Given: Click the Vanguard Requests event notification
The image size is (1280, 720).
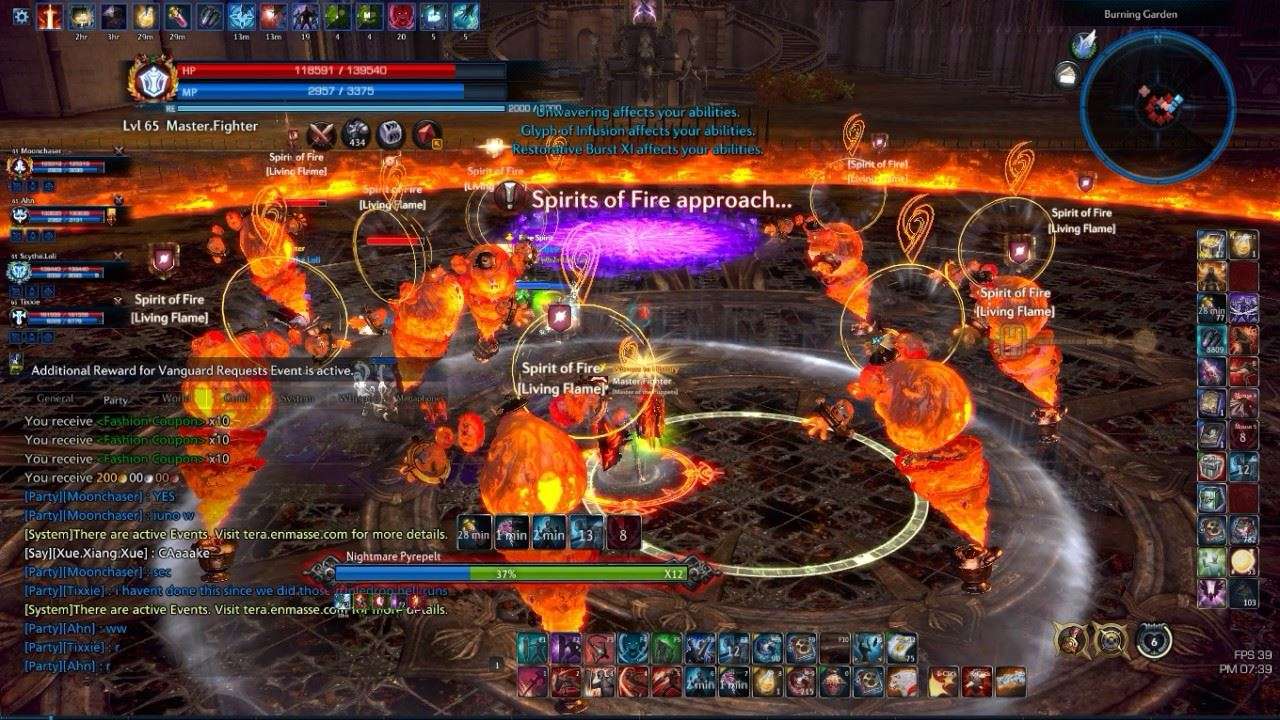Looking at the screenshot, I should 190,370.
